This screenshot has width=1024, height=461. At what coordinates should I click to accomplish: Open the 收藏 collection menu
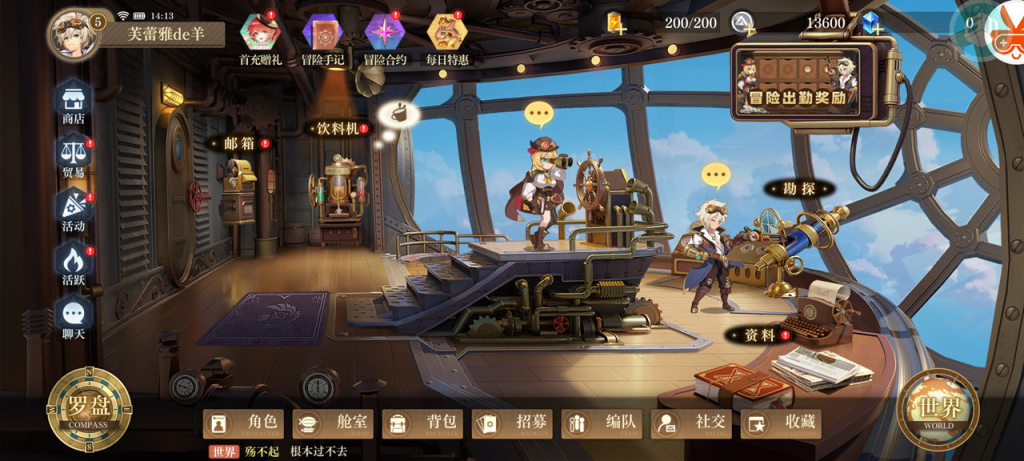point(780,423)
